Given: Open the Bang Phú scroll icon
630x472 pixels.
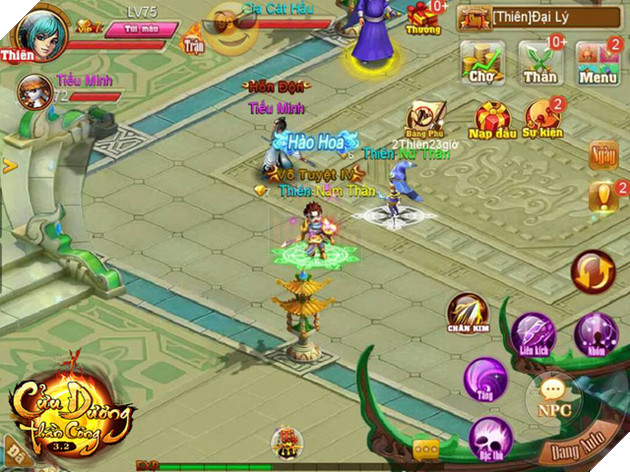Looking at the screenshot, I should 424,119.
